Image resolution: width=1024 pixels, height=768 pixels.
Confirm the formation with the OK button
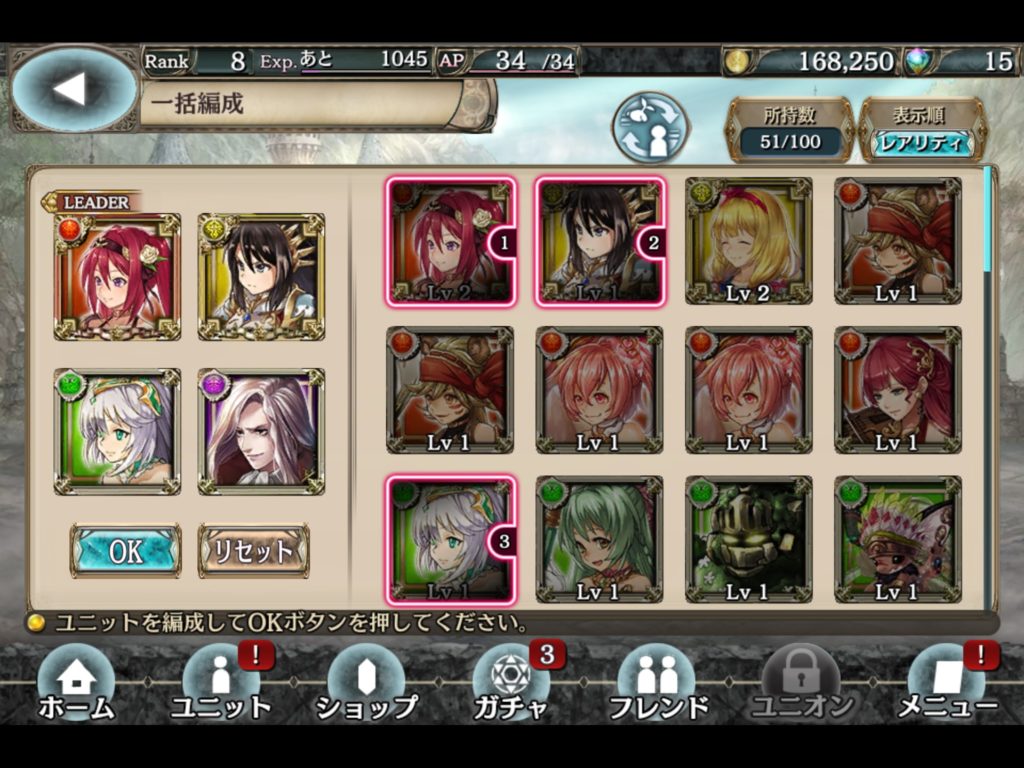(x=125, y=550)
